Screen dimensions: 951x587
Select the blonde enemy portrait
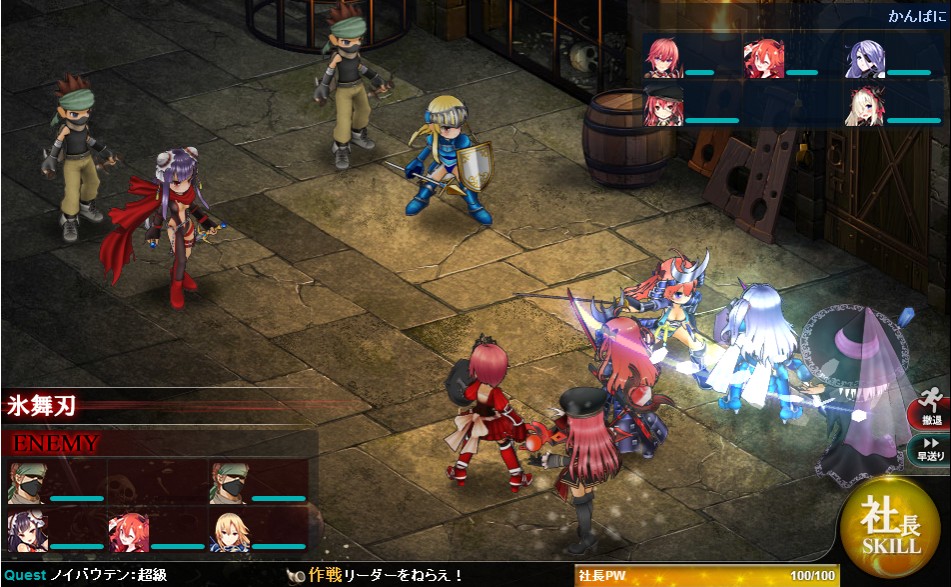229,530
